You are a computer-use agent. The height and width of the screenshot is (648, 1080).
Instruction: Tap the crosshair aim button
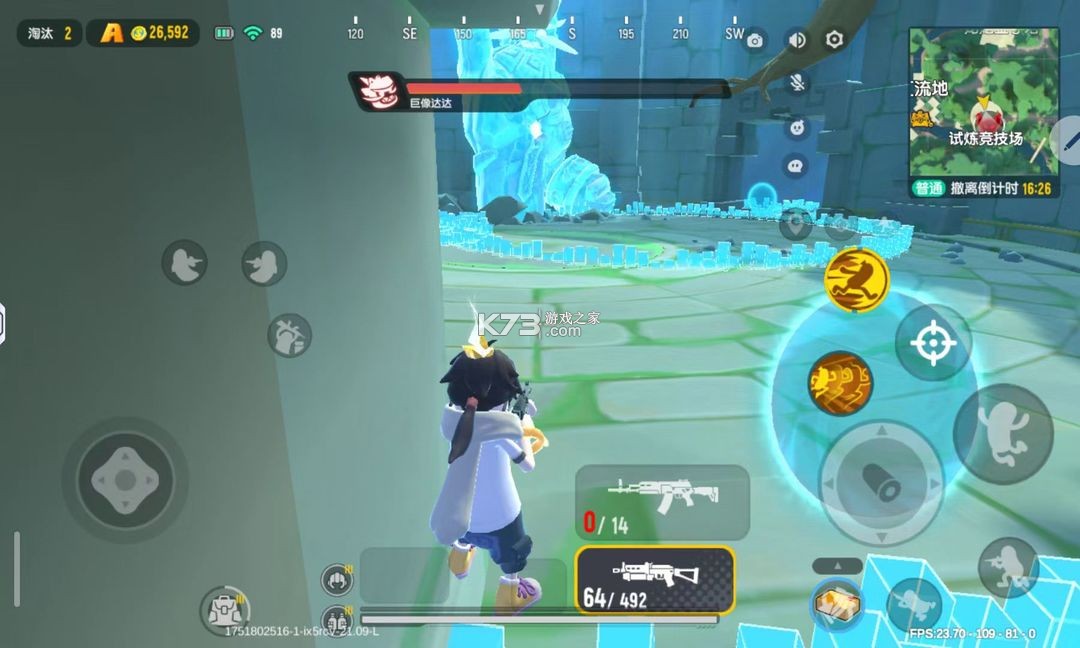coord(932,343)
